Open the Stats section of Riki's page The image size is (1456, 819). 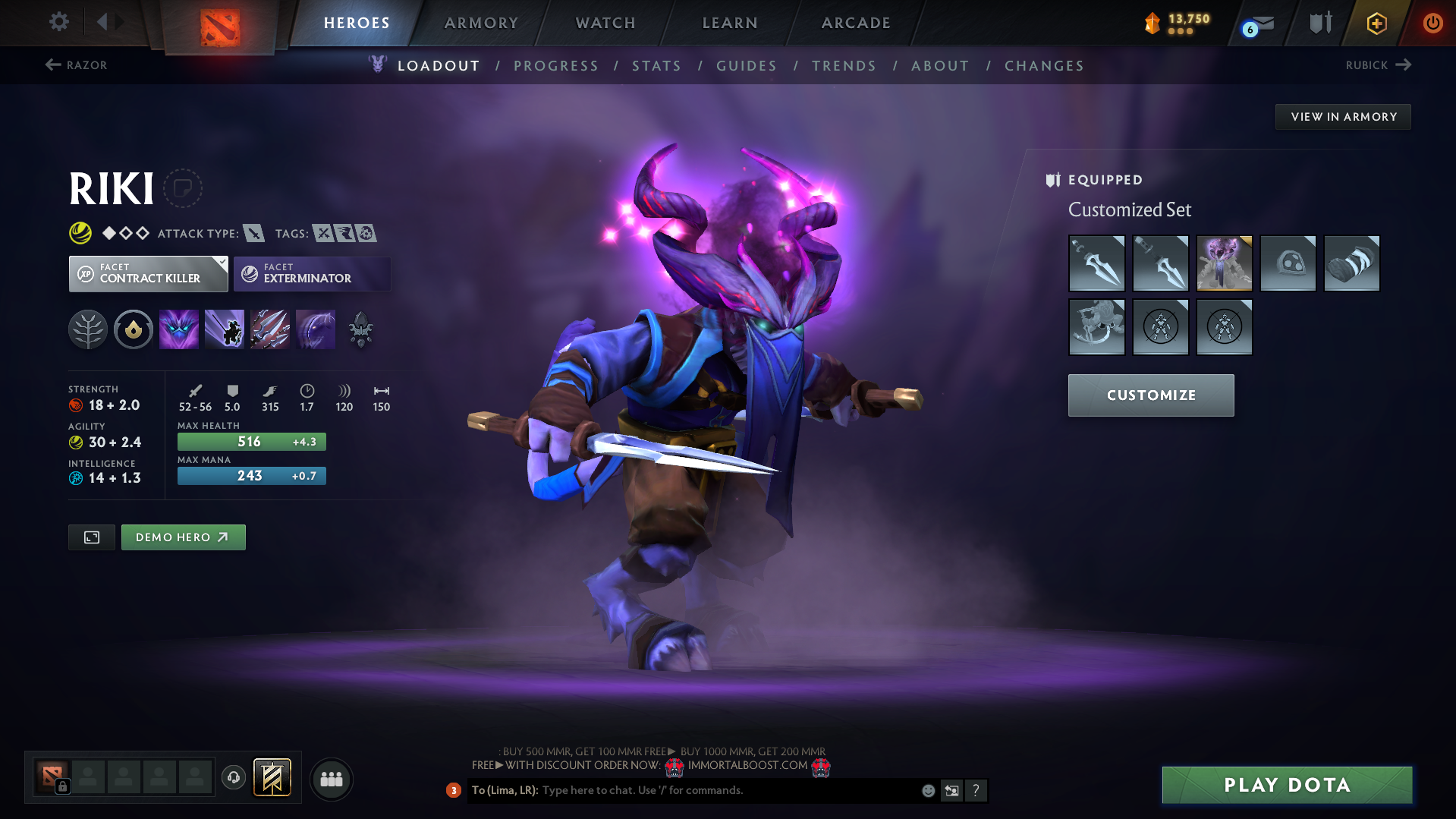point(656,66)
